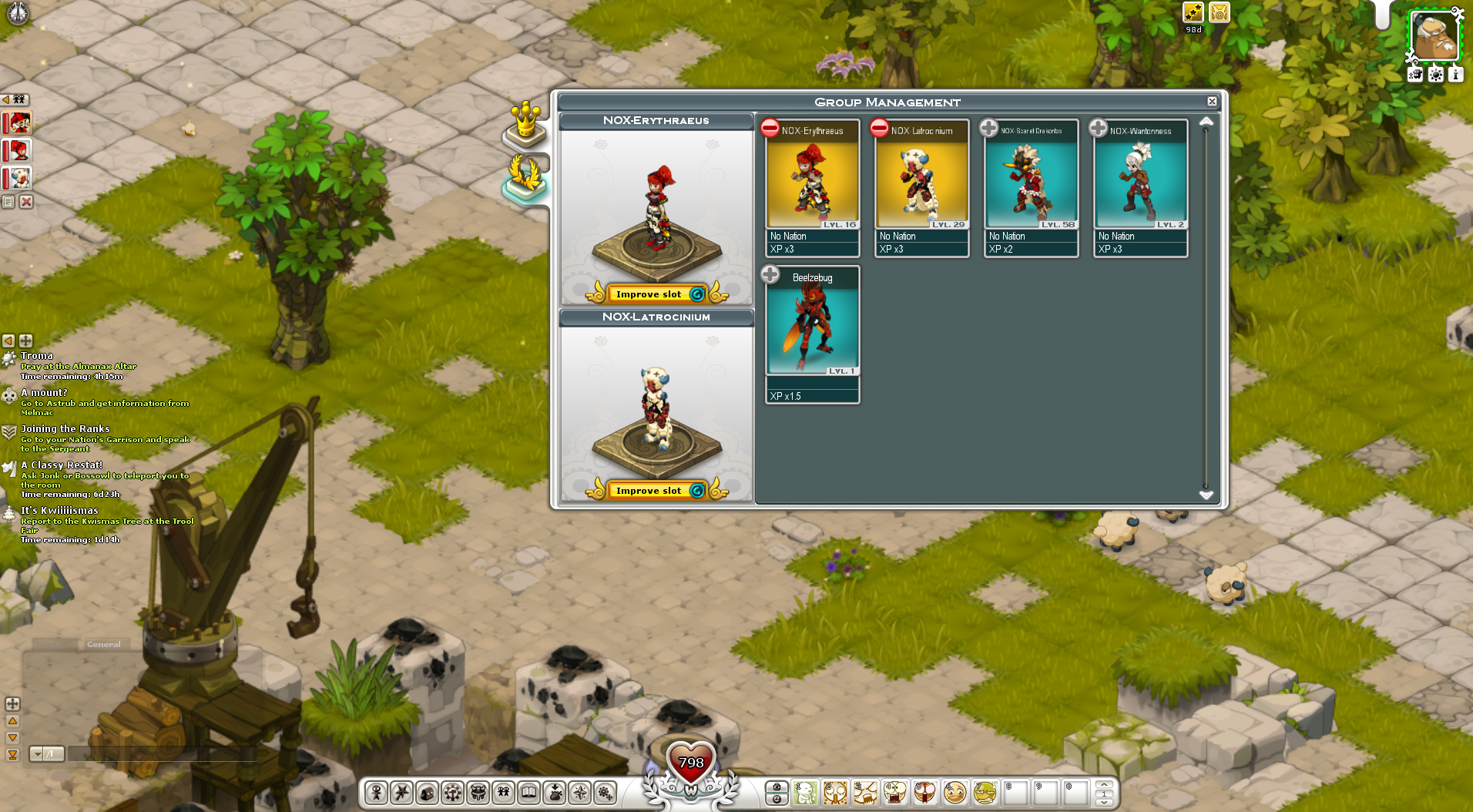Open the laurel wreath tab
The width and height of the screenshot is (1473, 812).
[526, 177]
